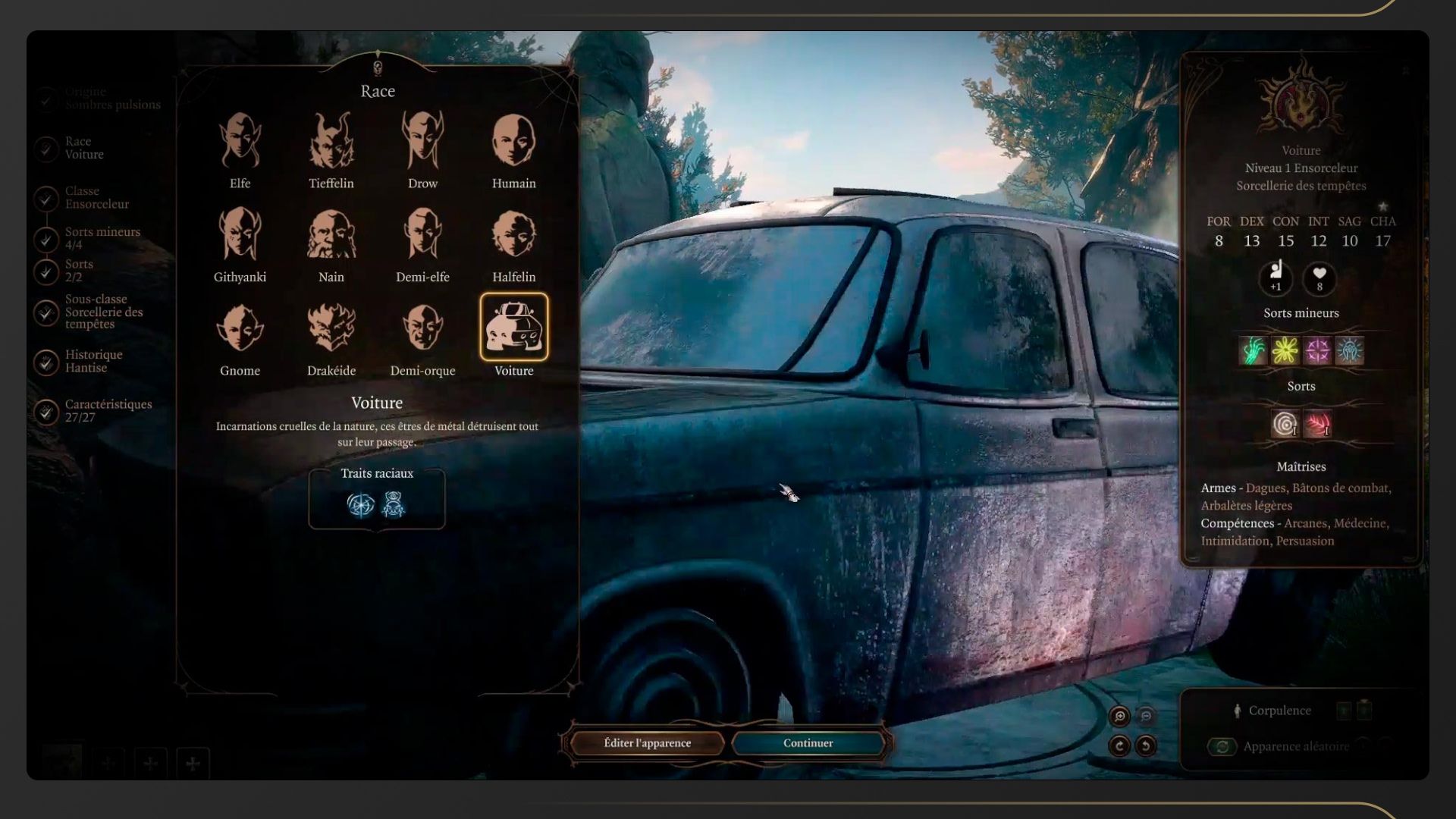This screenshot has height=819, width=1456.
Task: Pick the Demi-elfe race
Action: pyautogui.click(x=422, y=235)
